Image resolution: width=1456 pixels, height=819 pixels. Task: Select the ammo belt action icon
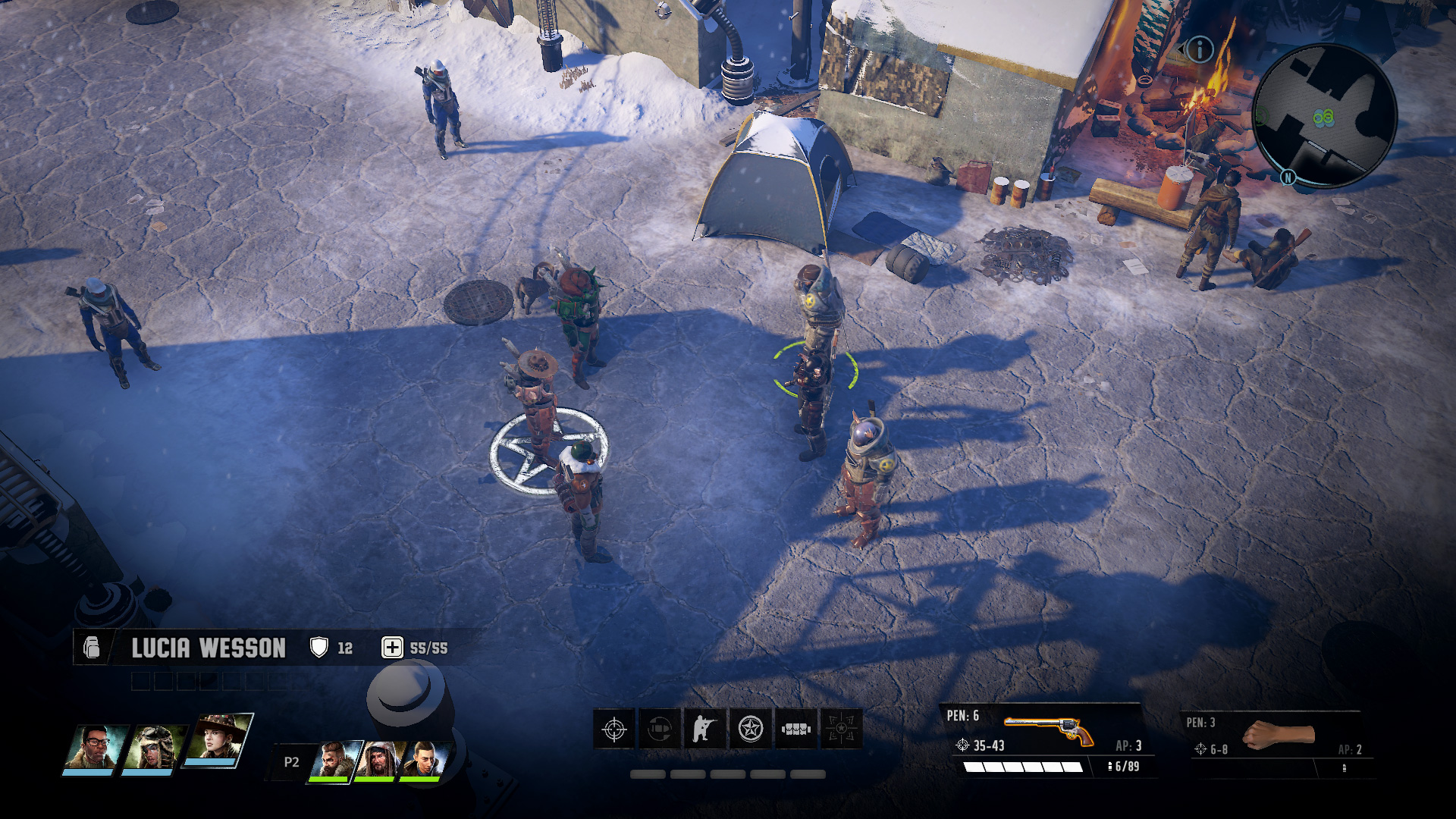pos(796,730)
